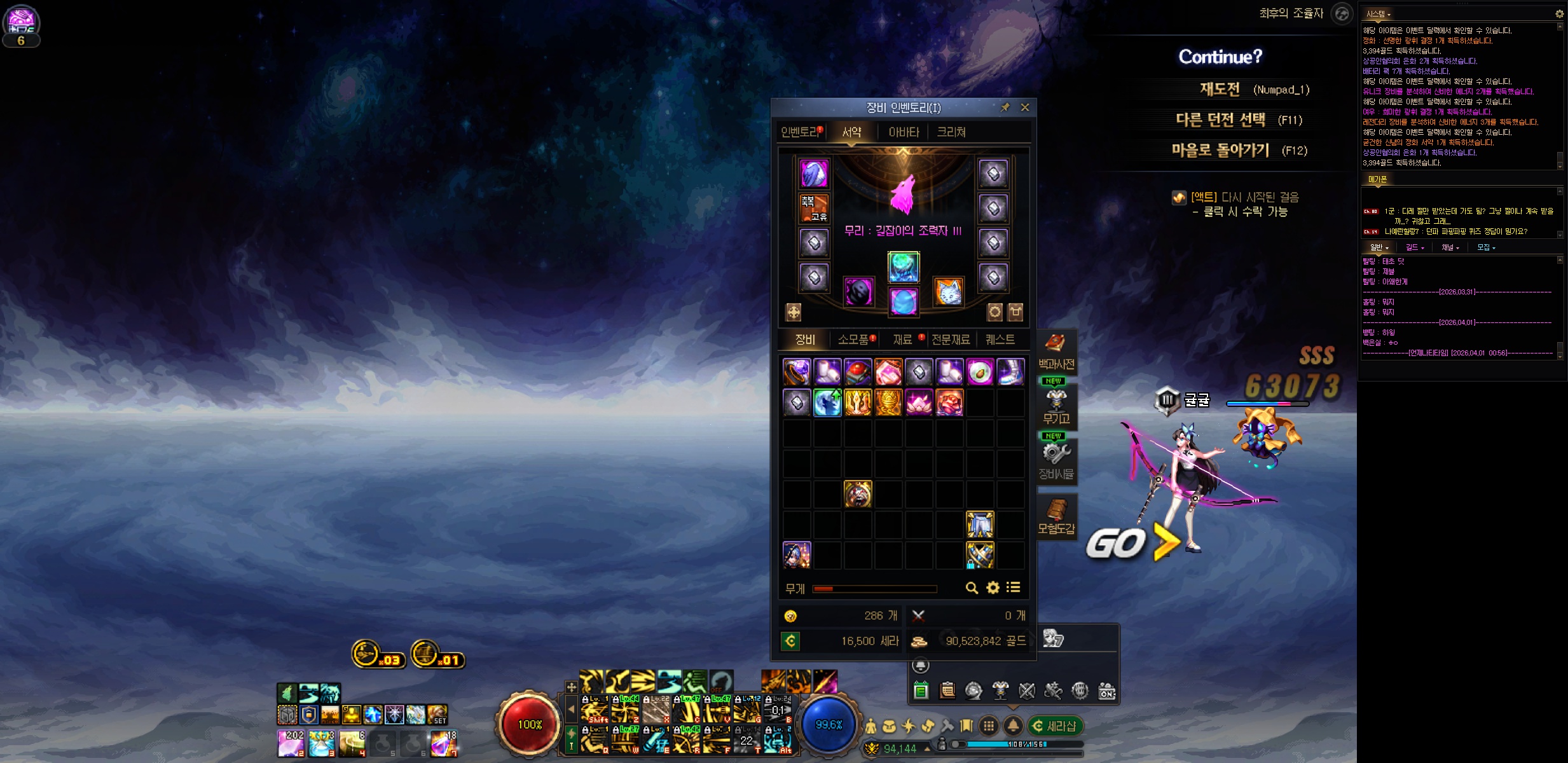Show the 크리쳐 tab
The height and width of the screenshot is (763, 1568).
[951, 132]
